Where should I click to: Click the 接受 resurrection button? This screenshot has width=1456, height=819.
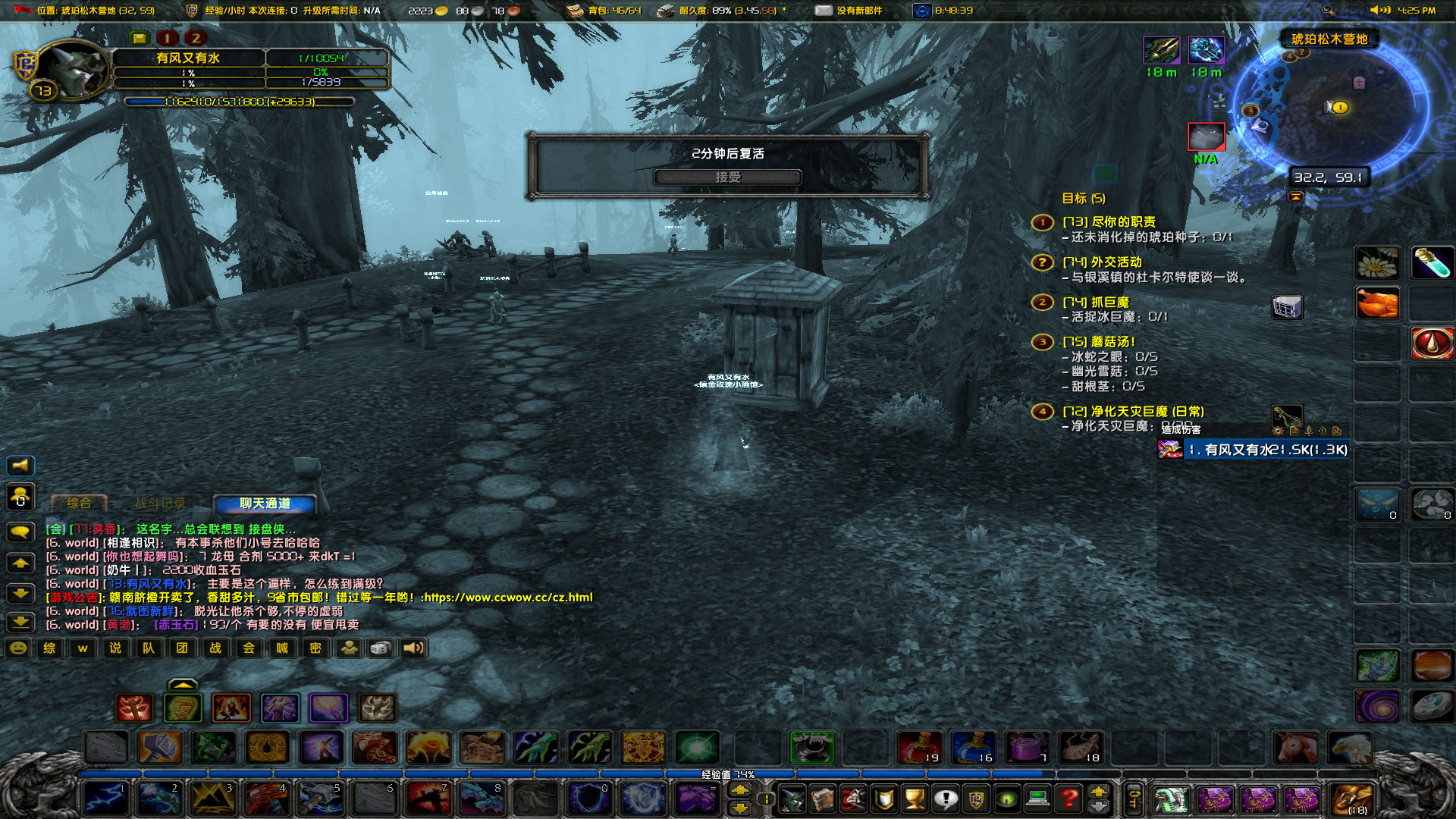(x=730, y=177)
